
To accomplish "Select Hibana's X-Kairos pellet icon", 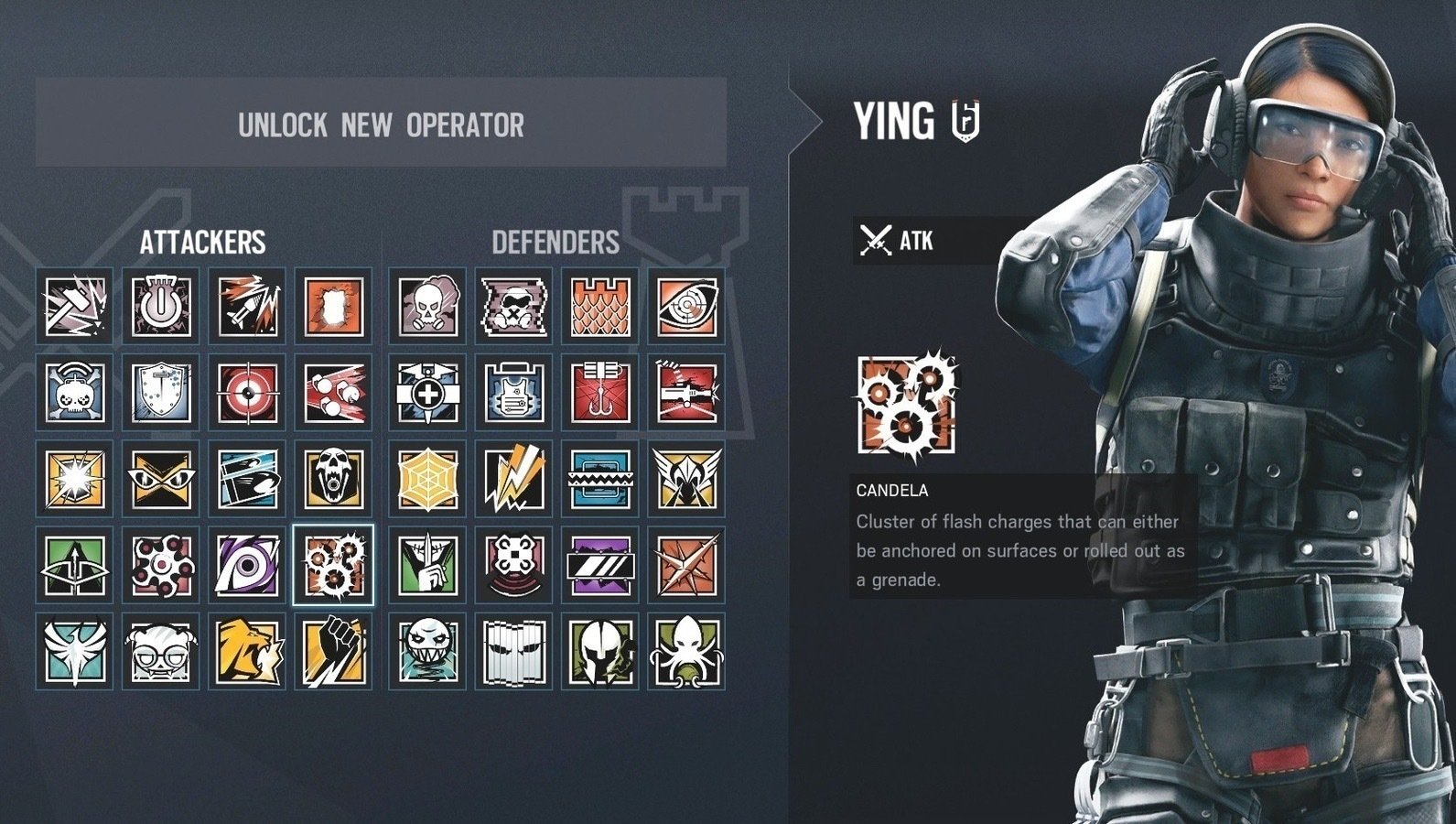I will (161, 564).
